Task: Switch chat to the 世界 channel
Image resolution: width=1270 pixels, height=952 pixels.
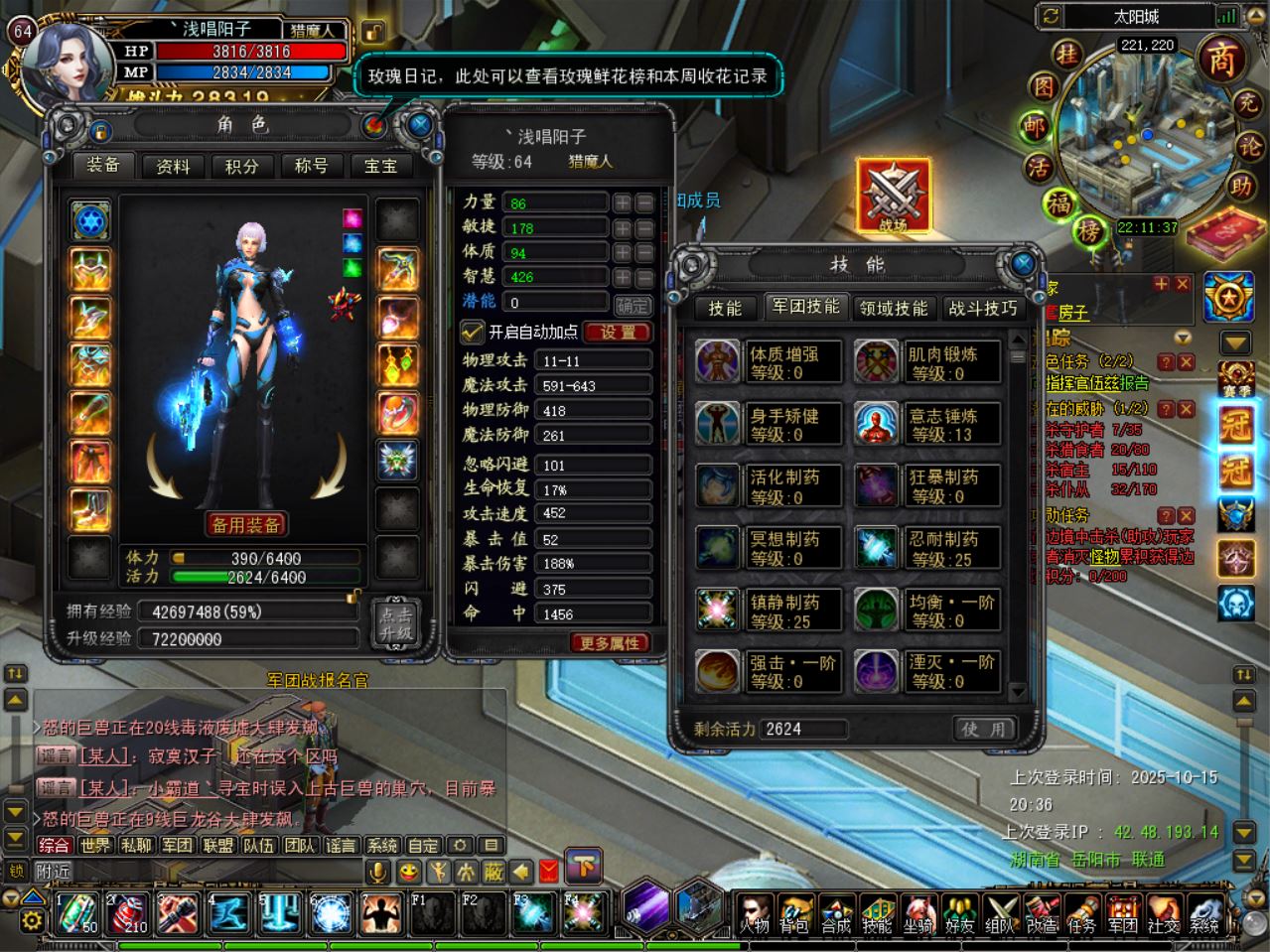Action: pos(95,845)
